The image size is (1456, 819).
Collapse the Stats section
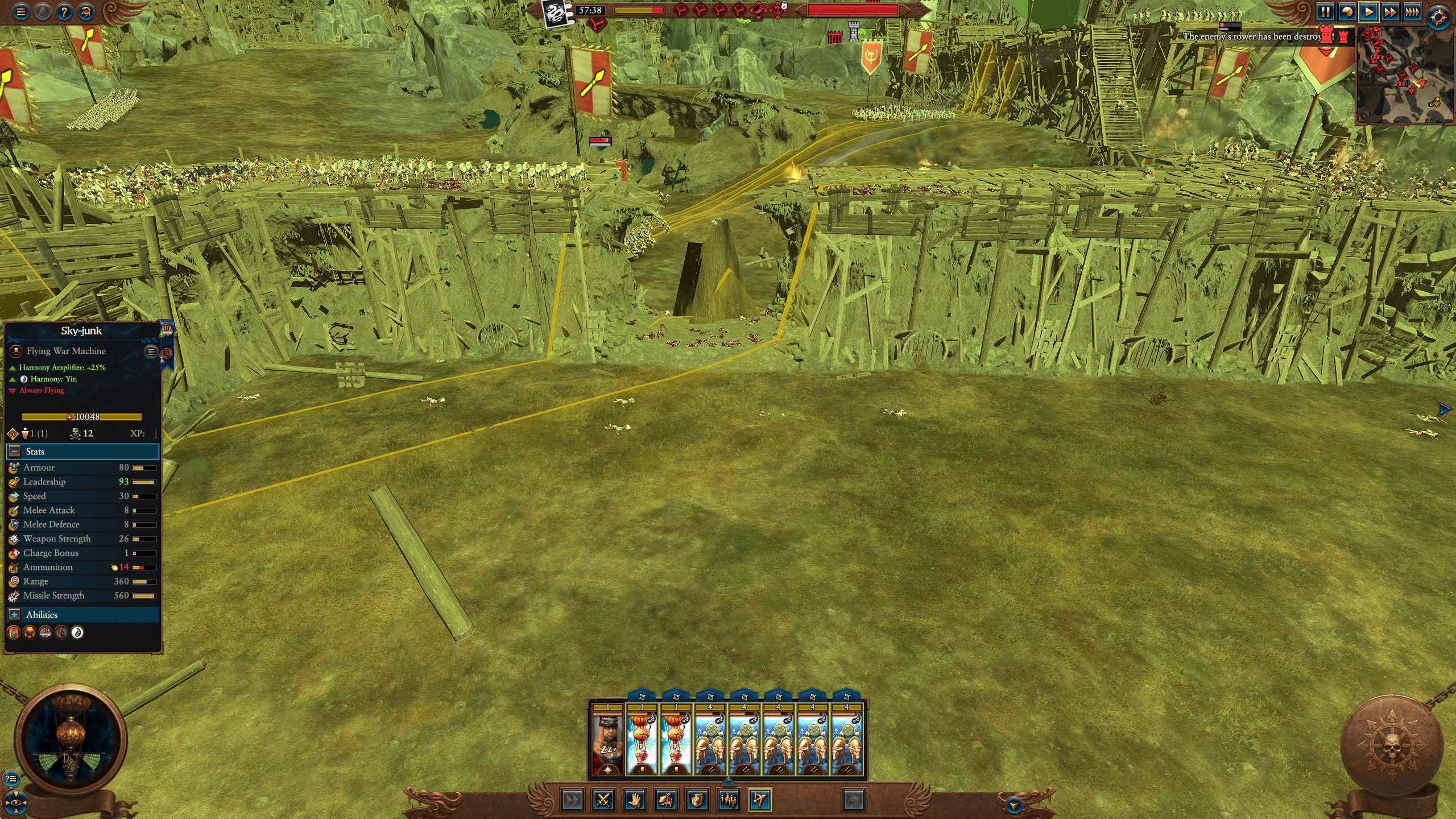click(x=13, y=452)
